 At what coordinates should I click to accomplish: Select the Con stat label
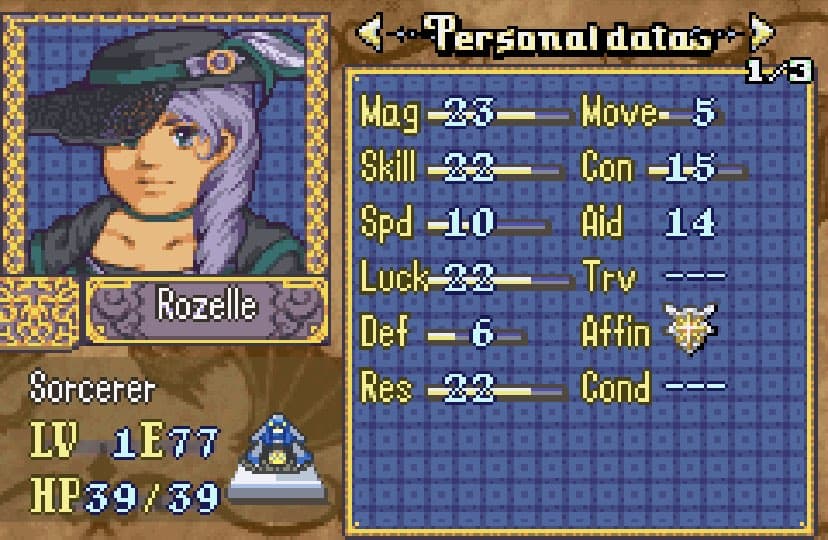click(607, 167)
